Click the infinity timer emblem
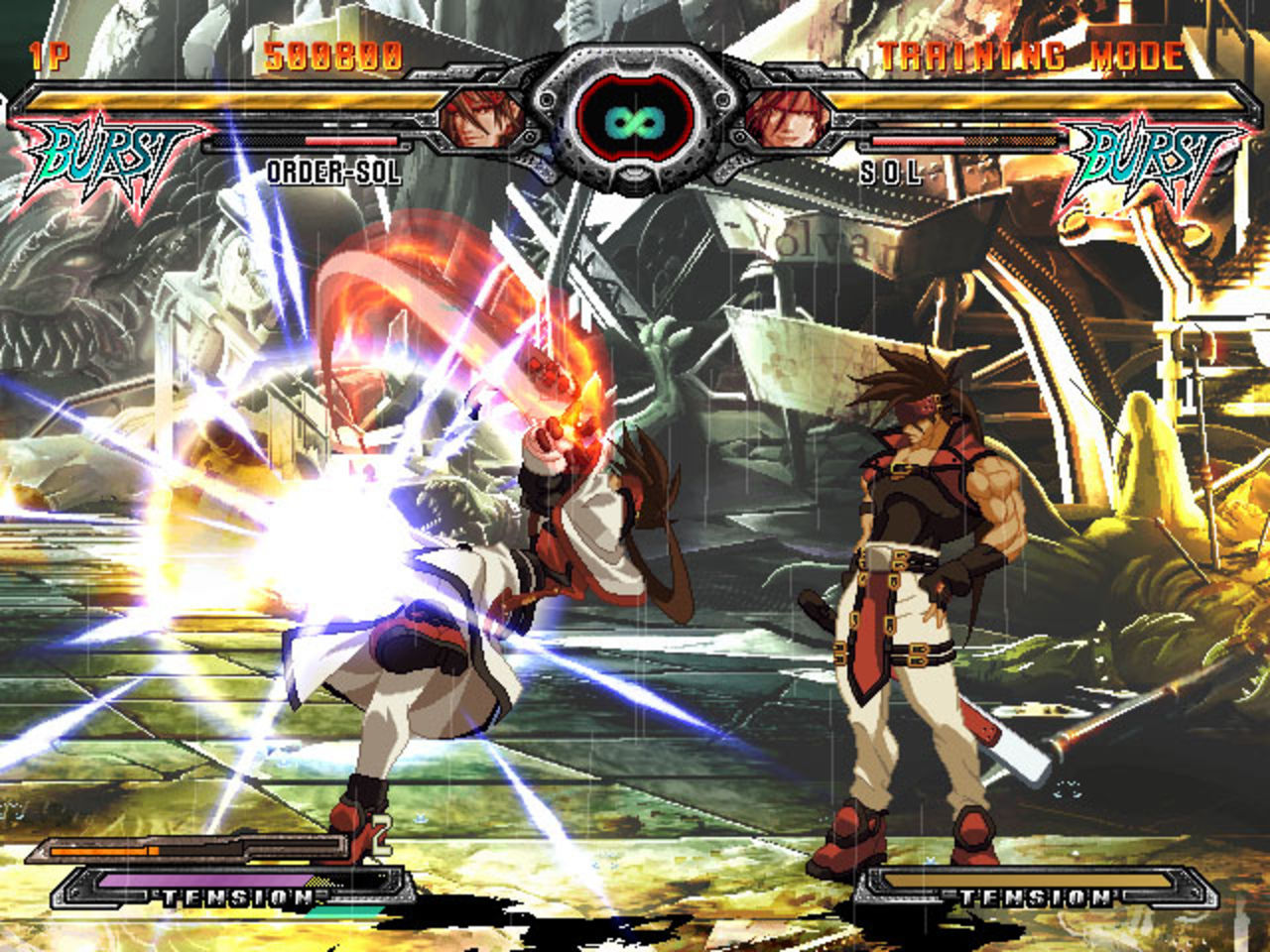The image size is (1270, 952). (x=635, y=122)
